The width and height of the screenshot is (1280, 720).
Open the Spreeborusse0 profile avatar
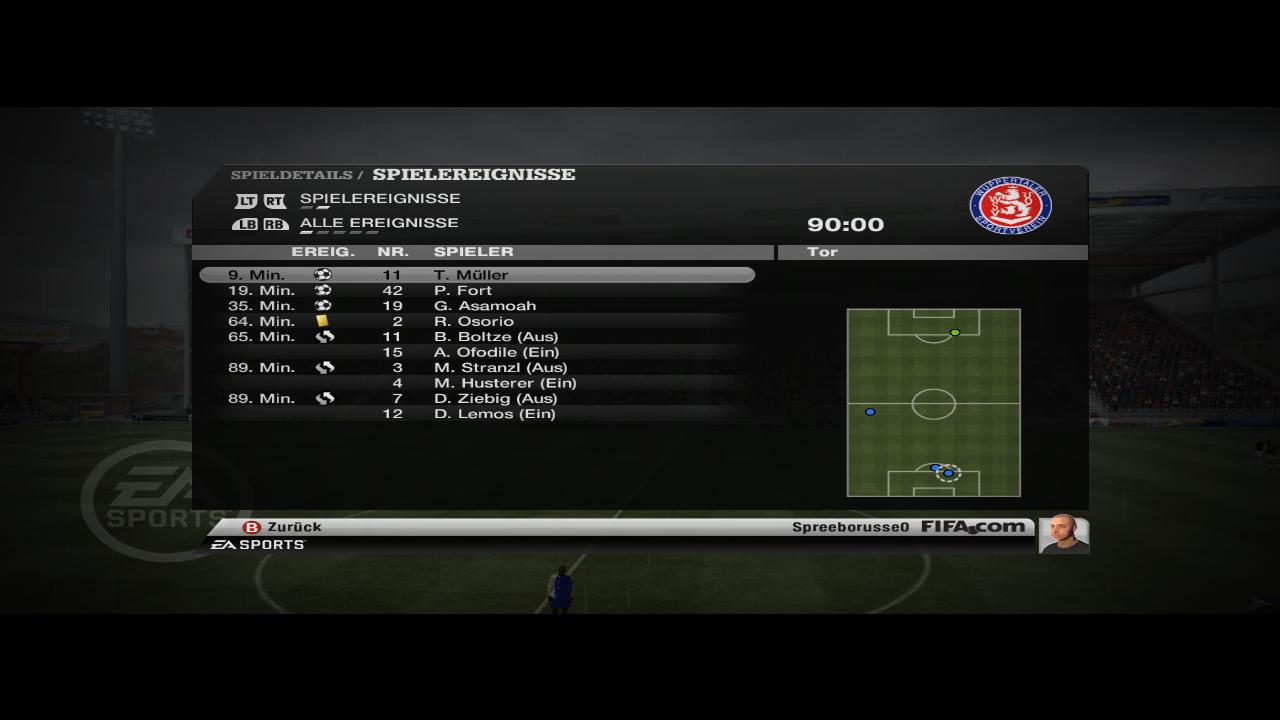(x=1063, y=534)
